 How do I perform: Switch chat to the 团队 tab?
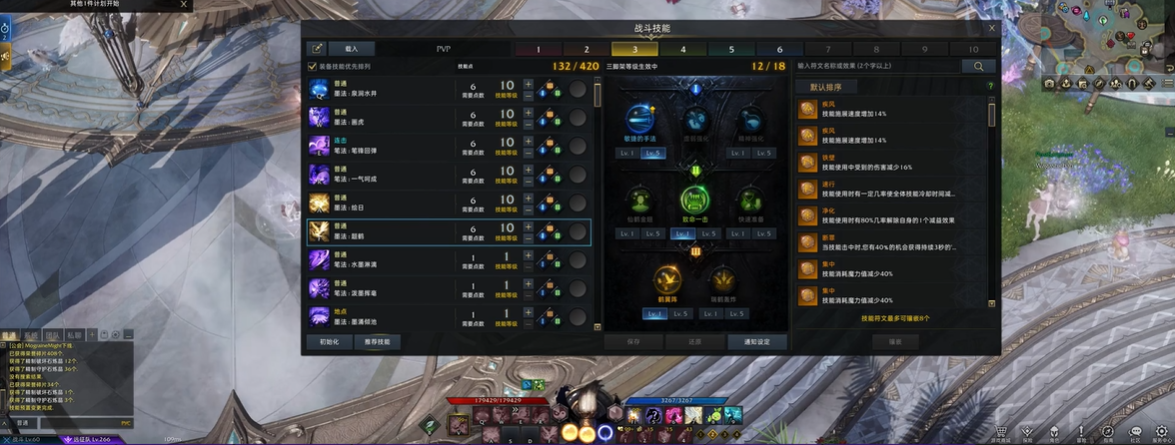pos(52,335)
